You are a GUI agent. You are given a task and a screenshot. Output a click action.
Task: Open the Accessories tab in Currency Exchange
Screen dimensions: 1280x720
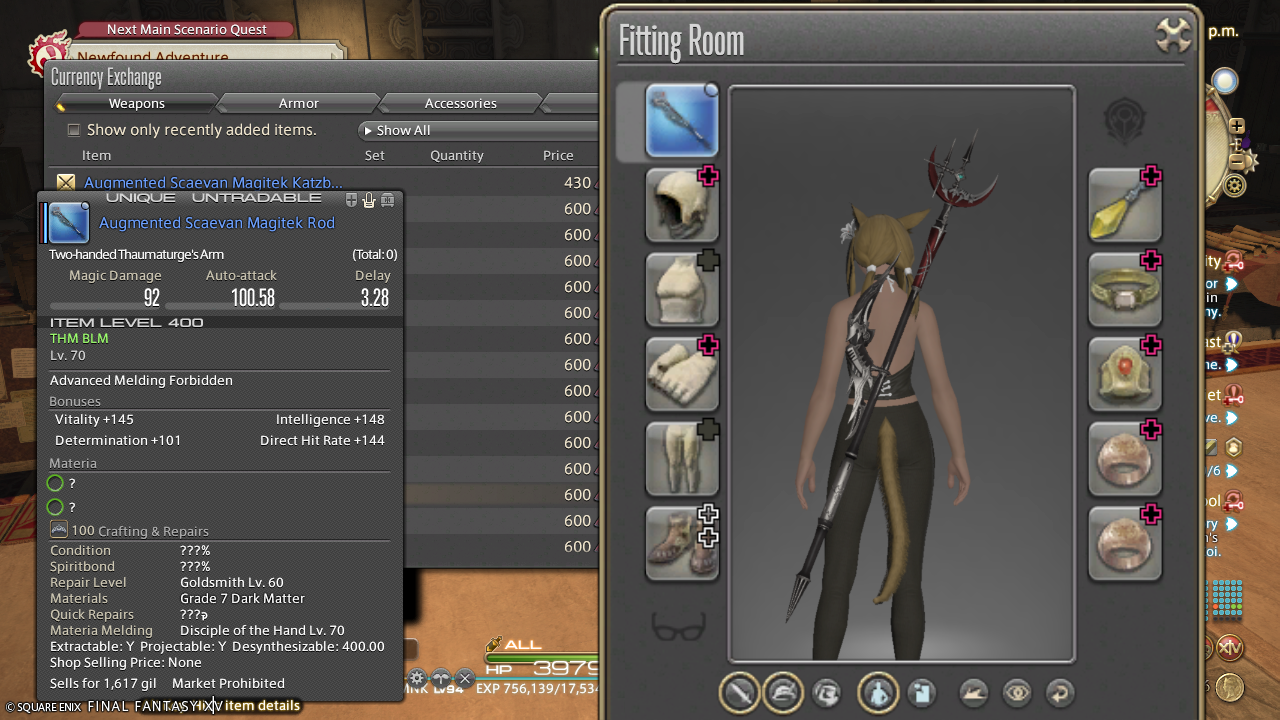click(460, 103)
